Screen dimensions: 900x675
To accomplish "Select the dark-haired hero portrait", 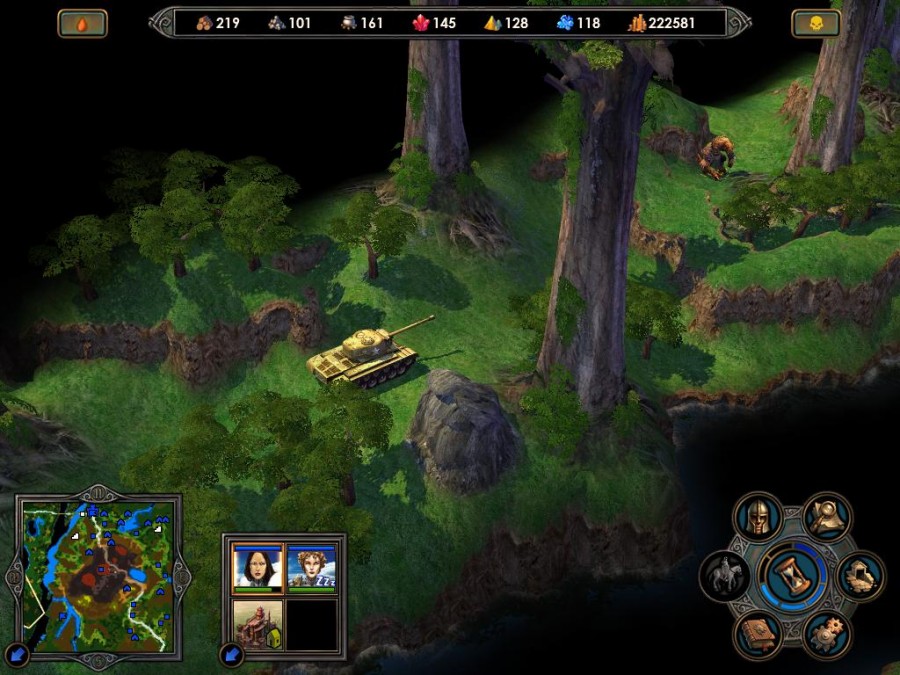I will 255,567.
